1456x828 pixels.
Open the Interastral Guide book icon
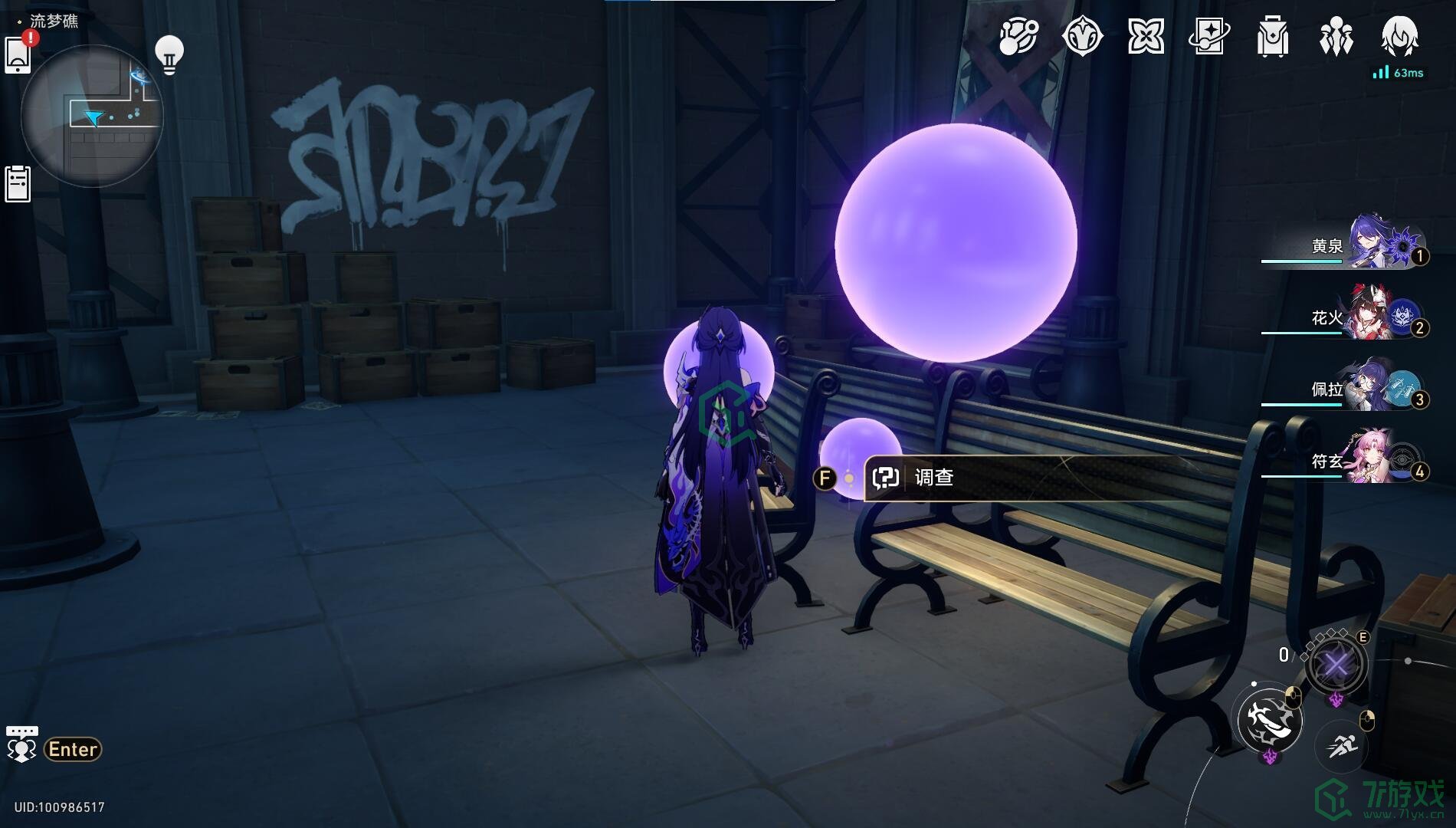[x=1209, y=37]
